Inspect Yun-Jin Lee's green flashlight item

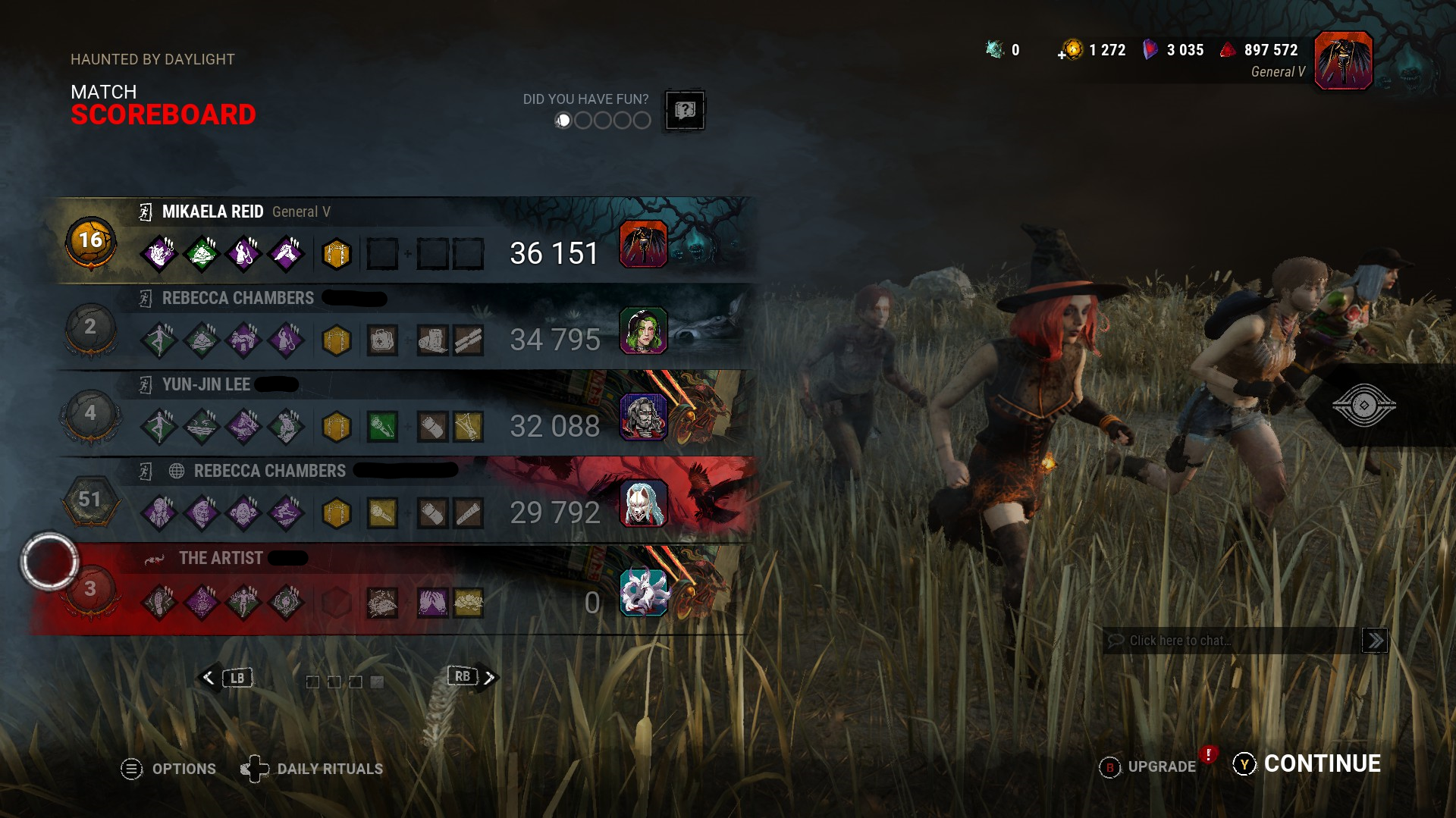click(381, 427)
